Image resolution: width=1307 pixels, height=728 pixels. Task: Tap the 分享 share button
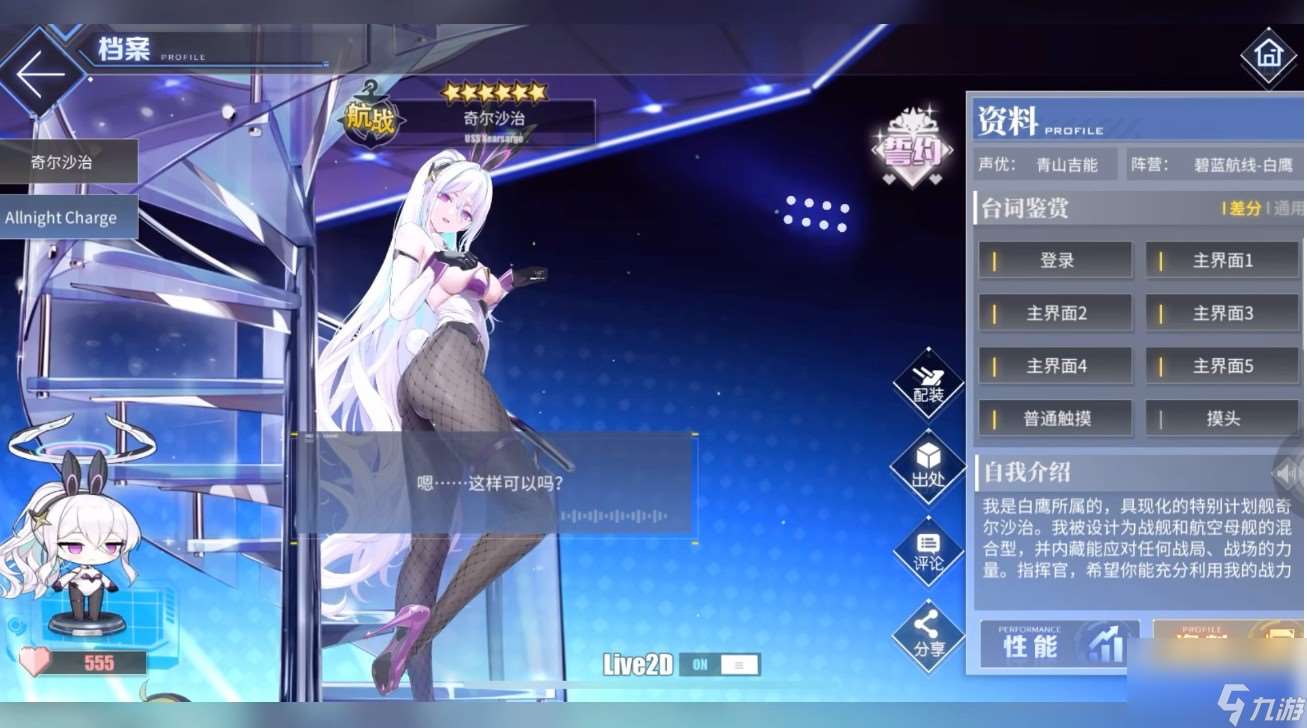pos(928,636)
